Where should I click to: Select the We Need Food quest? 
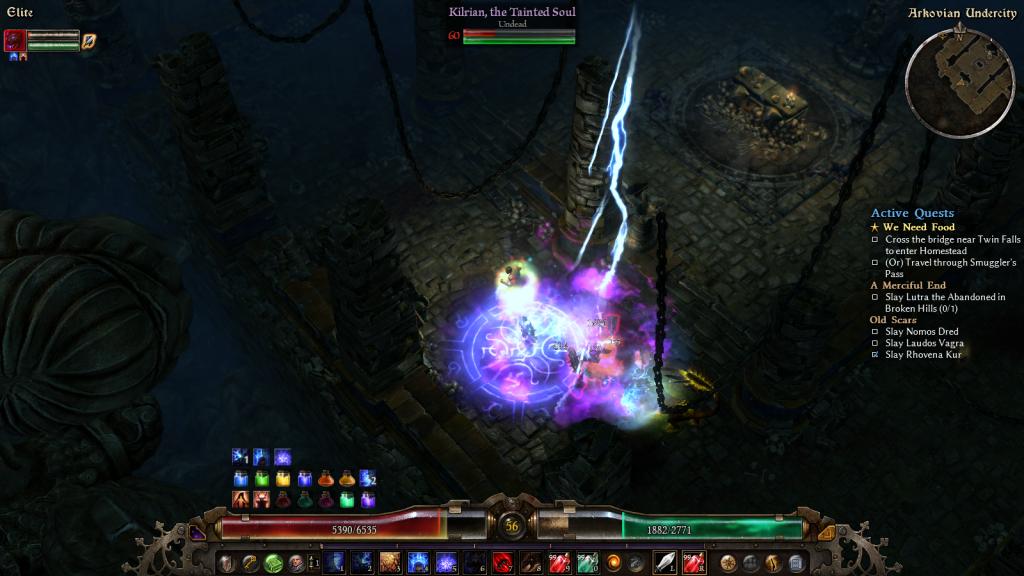[x=918, y=227]
